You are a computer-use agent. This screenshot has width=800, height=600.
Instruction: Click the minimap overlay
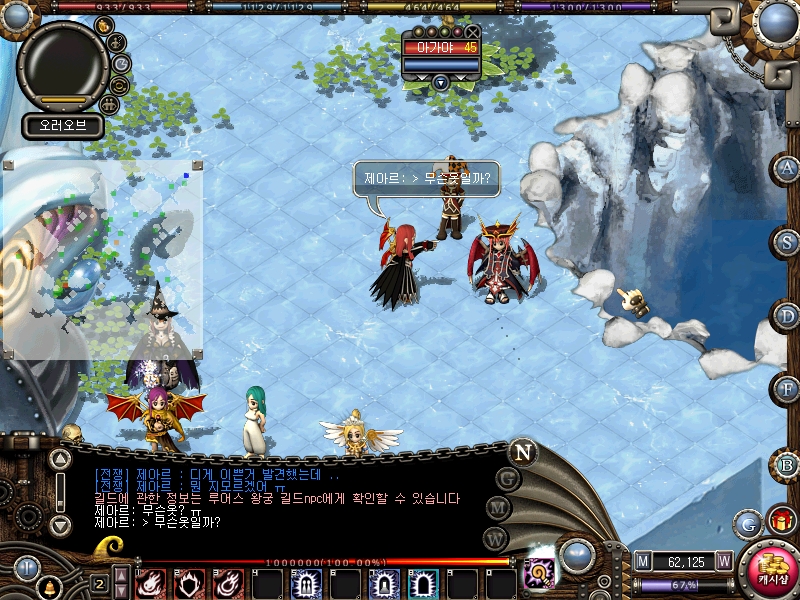tap(102, 258)
